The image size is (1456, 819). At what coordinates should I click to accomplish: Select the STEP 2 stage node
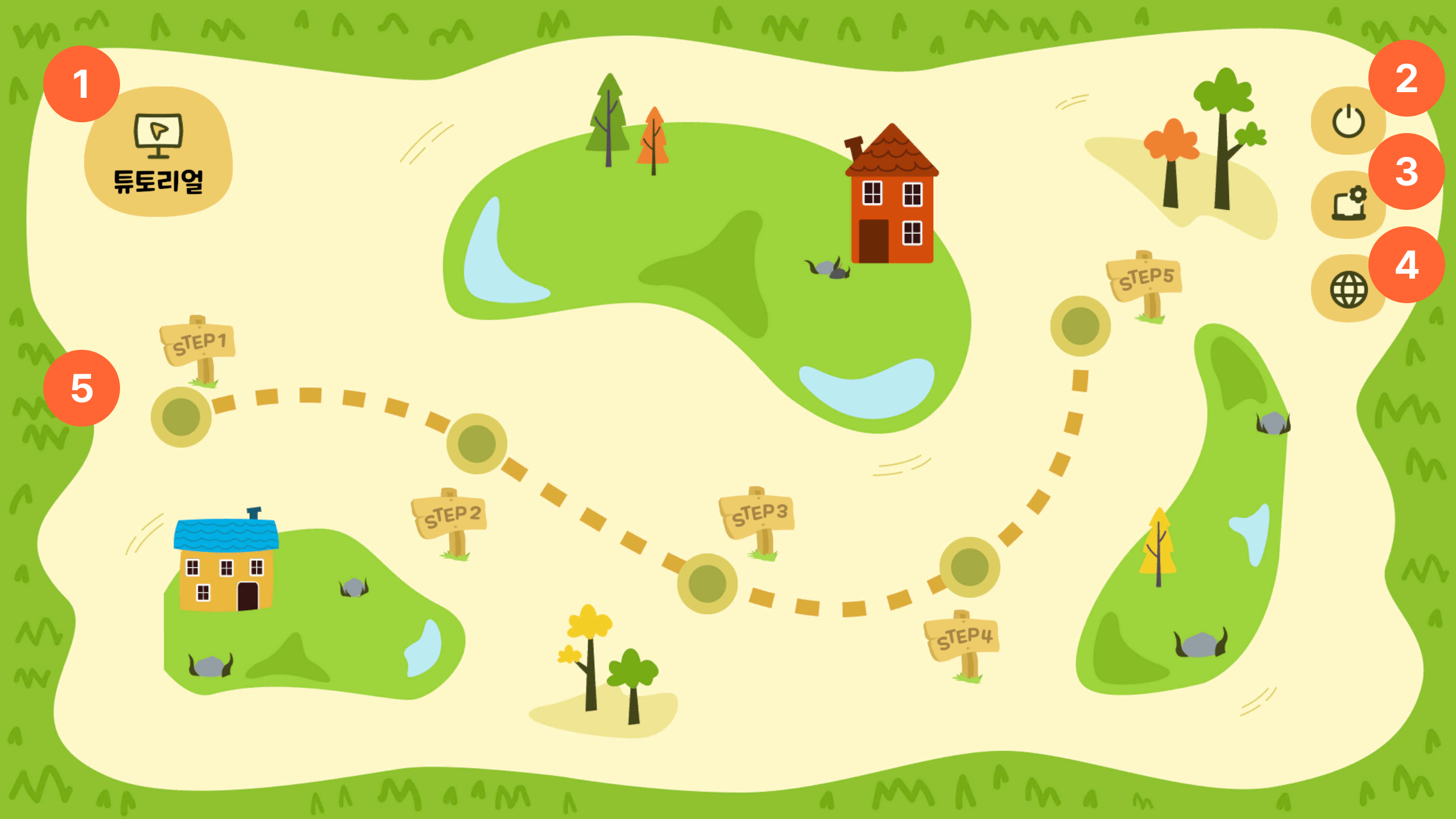click(477, 444)
